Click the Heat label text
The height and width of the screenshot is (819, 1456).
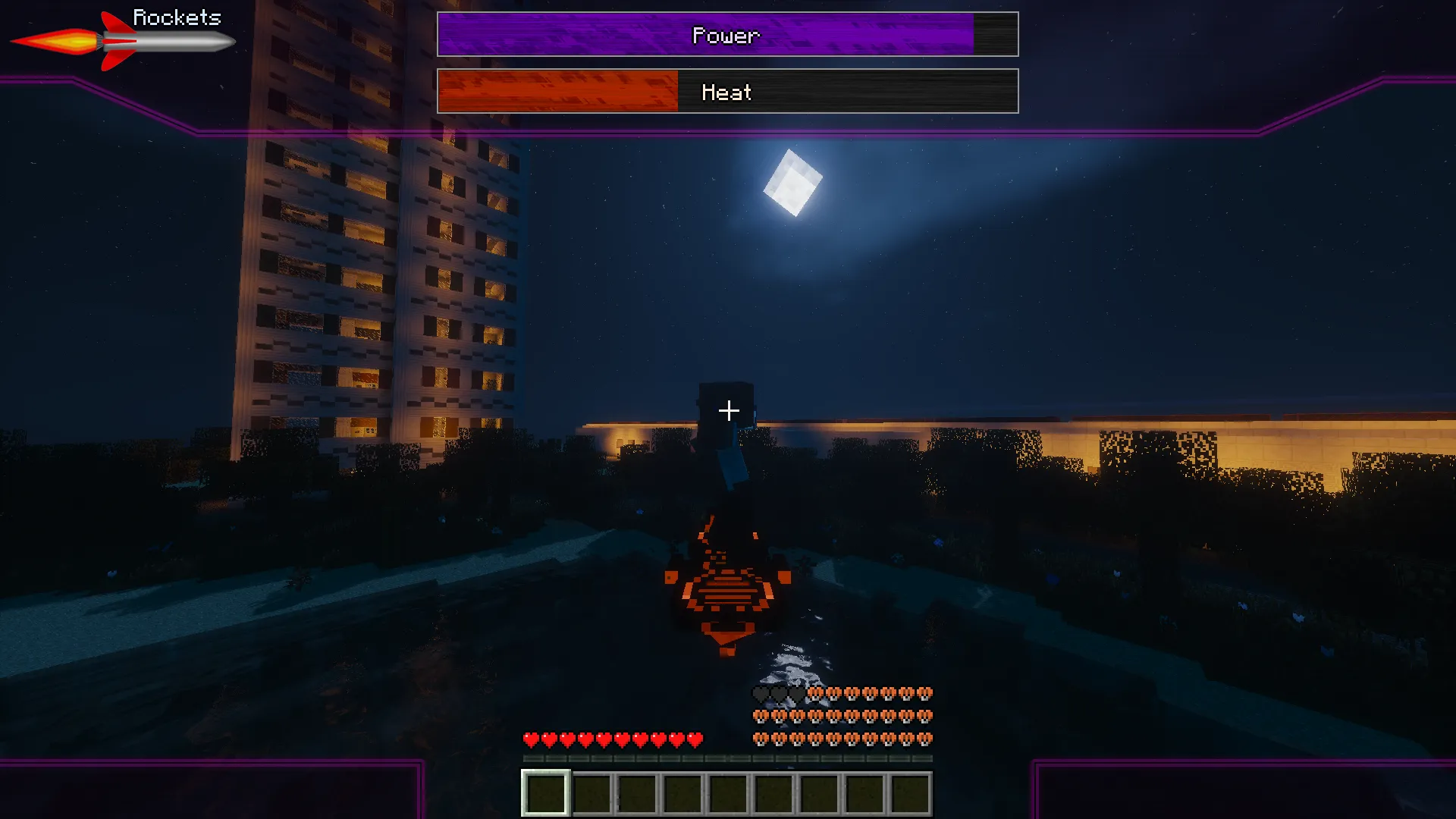727,93
